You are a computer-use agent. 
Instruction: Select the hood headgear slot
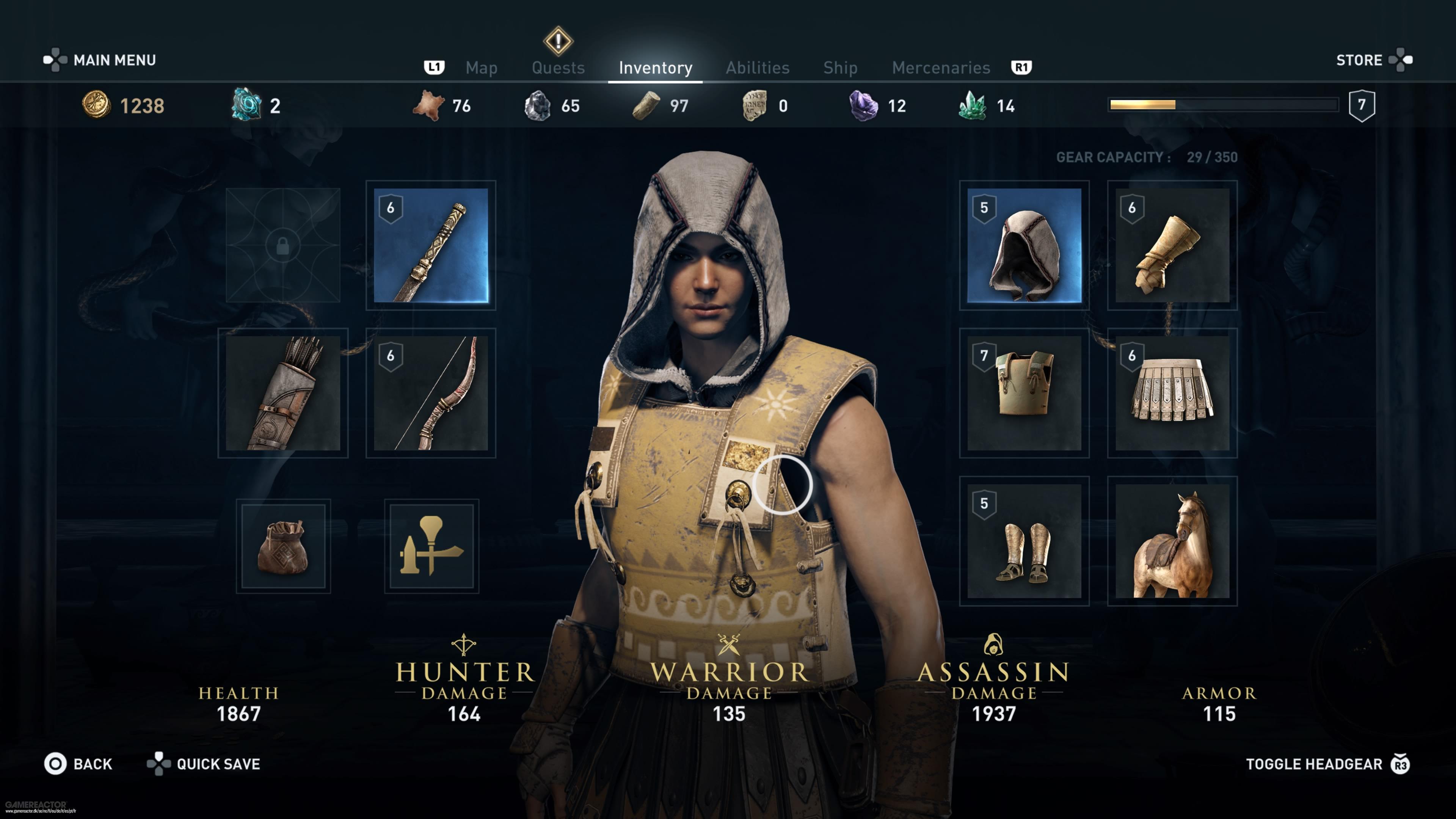[x=1024, y=245]
